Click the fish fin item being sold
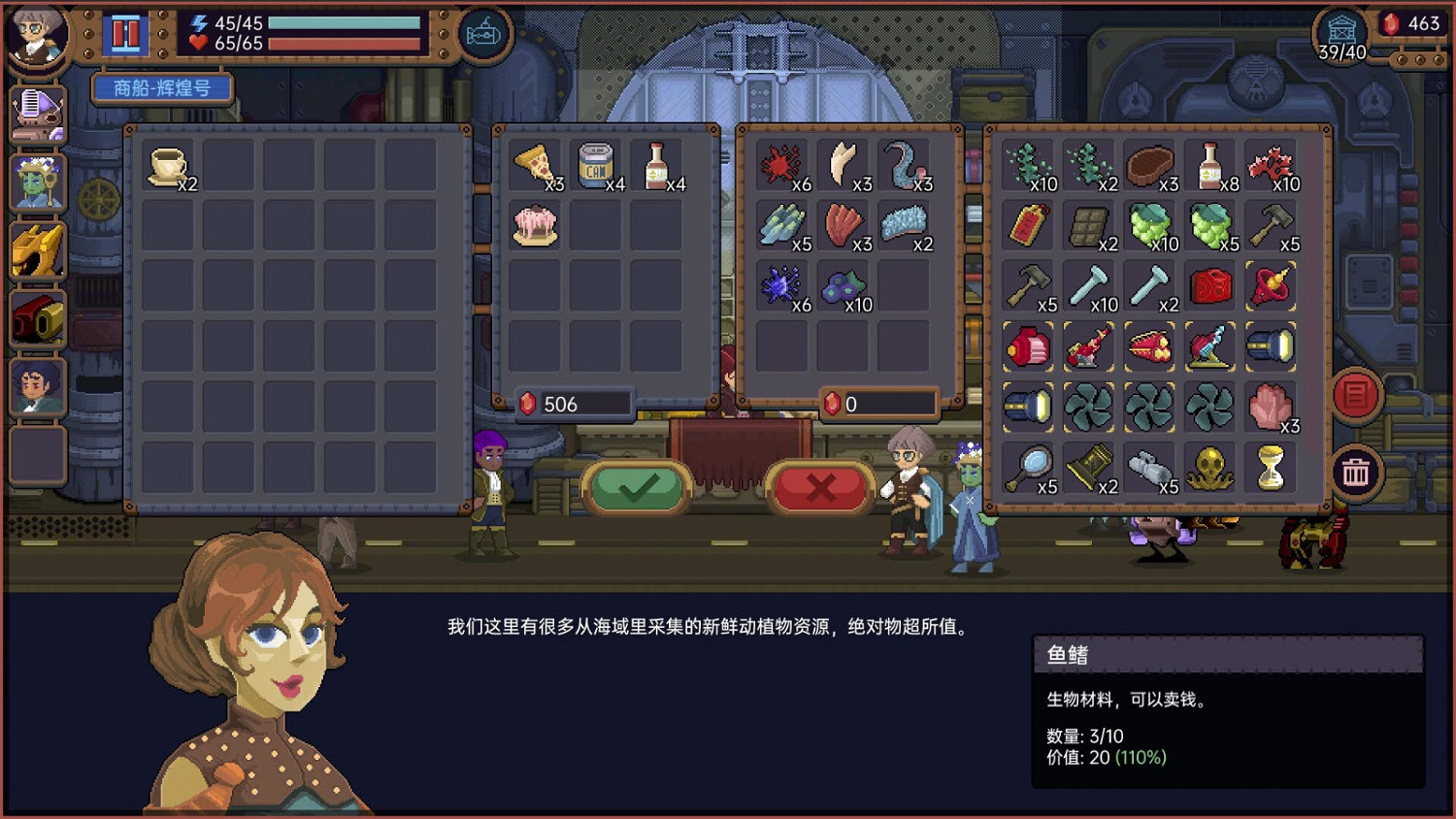The image size is (1456, 819). (x=844, y=165)
